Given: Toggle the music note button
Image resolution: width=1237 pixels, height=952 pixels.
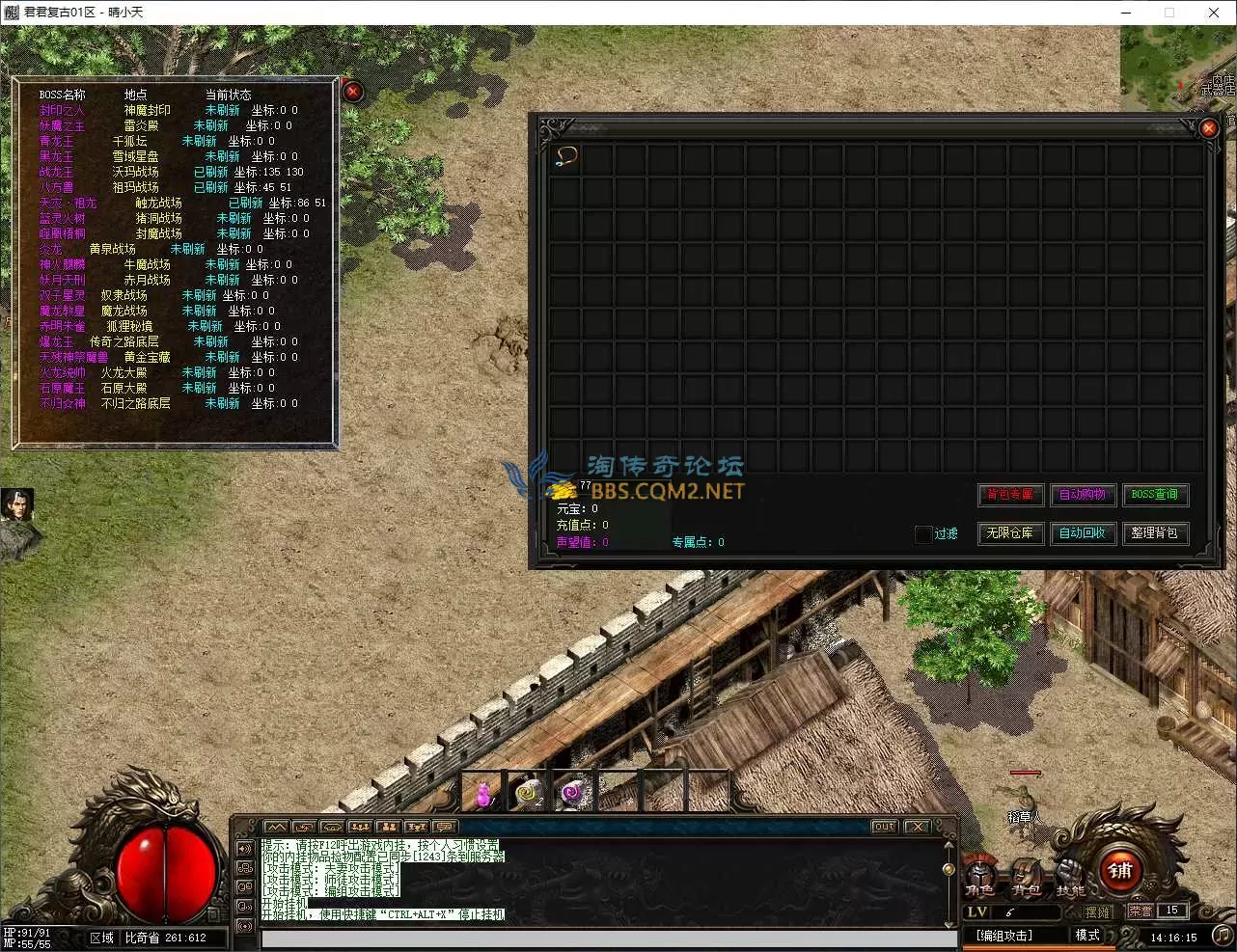Looking at the screenshot, I should 1222,935.
